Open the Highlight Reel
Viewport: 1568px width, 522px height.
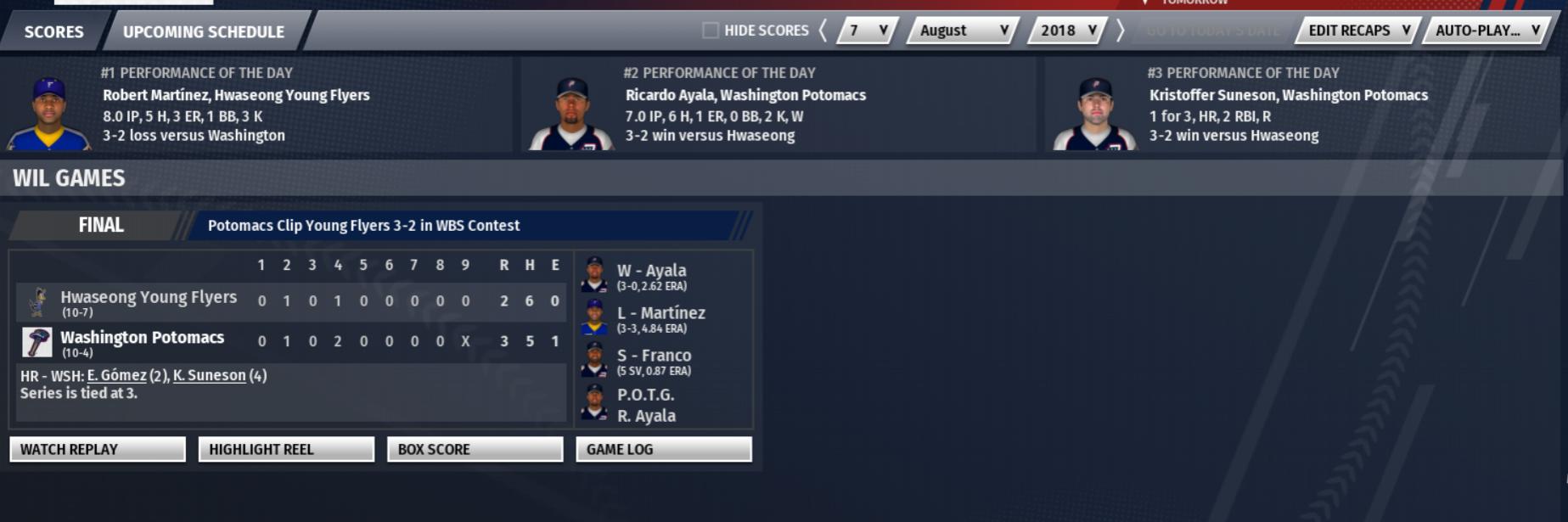286,449
